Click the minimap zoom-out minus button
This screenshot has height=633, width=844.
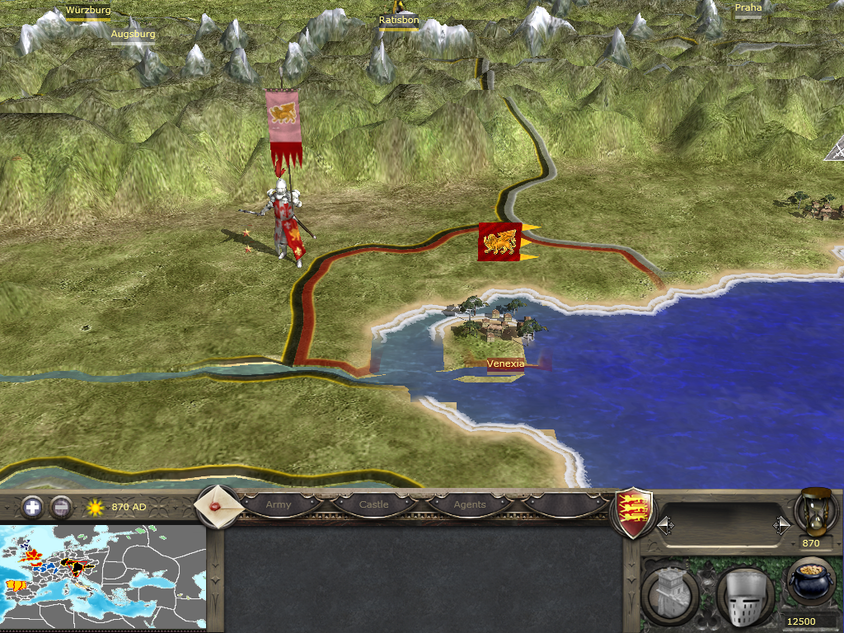pyautogui.click(x=61, y=506)
